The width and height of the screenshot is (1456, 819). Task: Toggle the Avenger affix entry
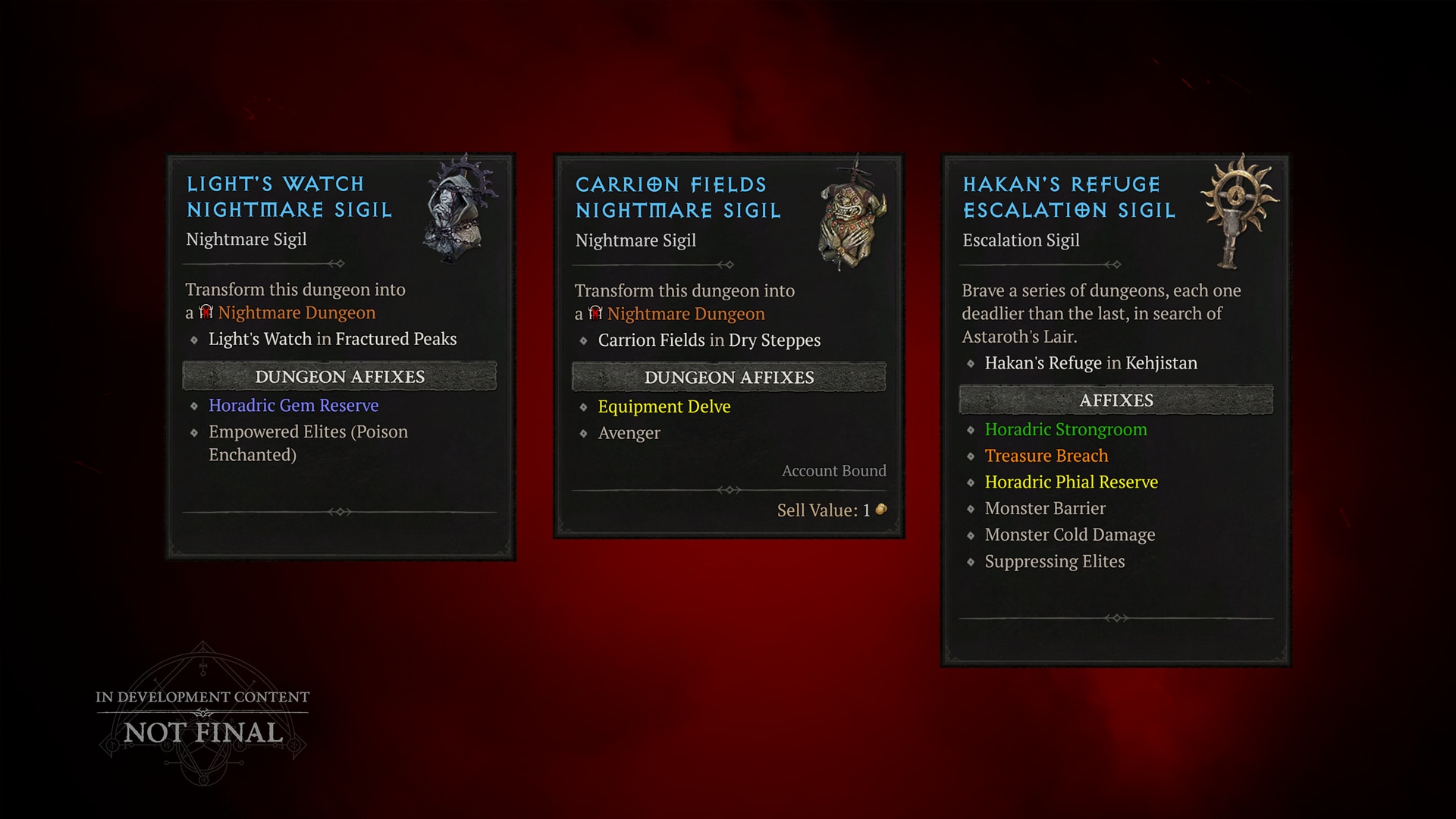coord(630,432)
